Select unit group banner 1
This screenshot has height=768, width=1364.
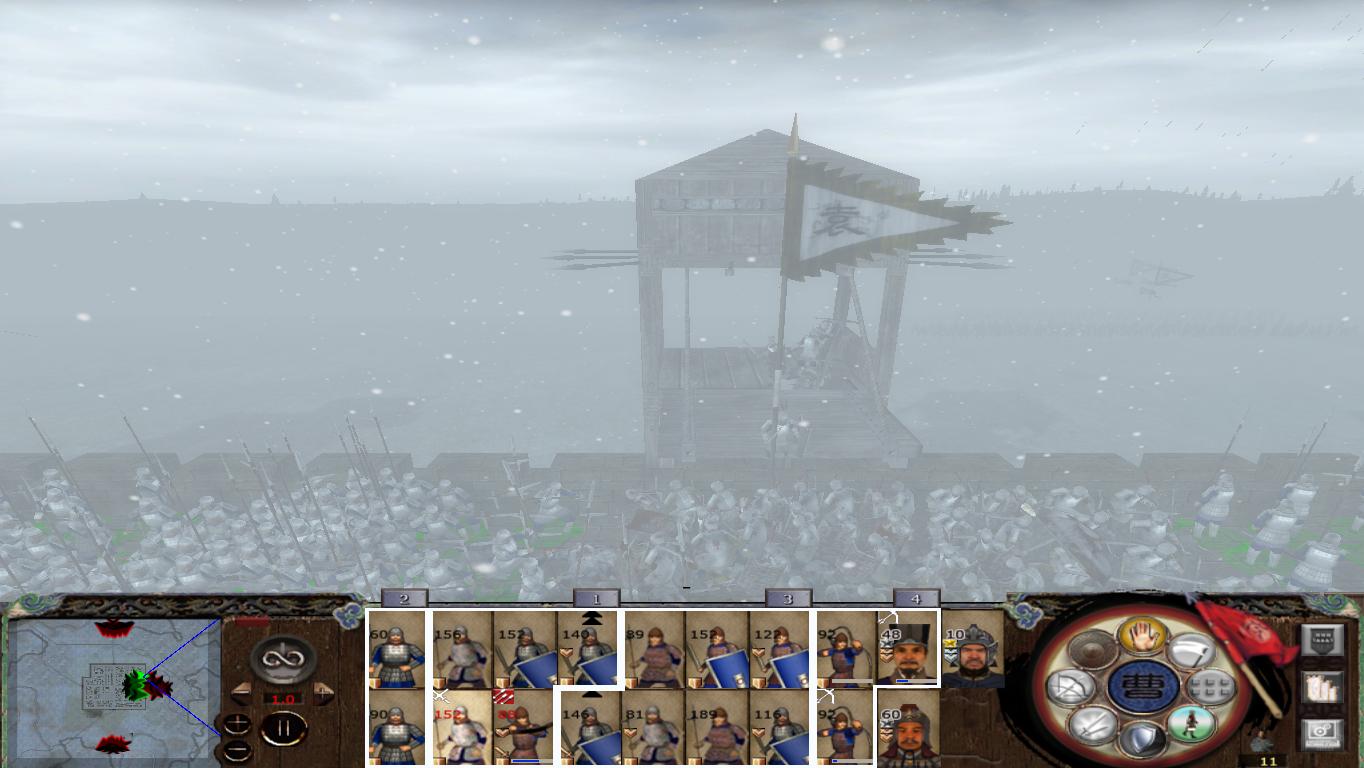coord(595,598)
